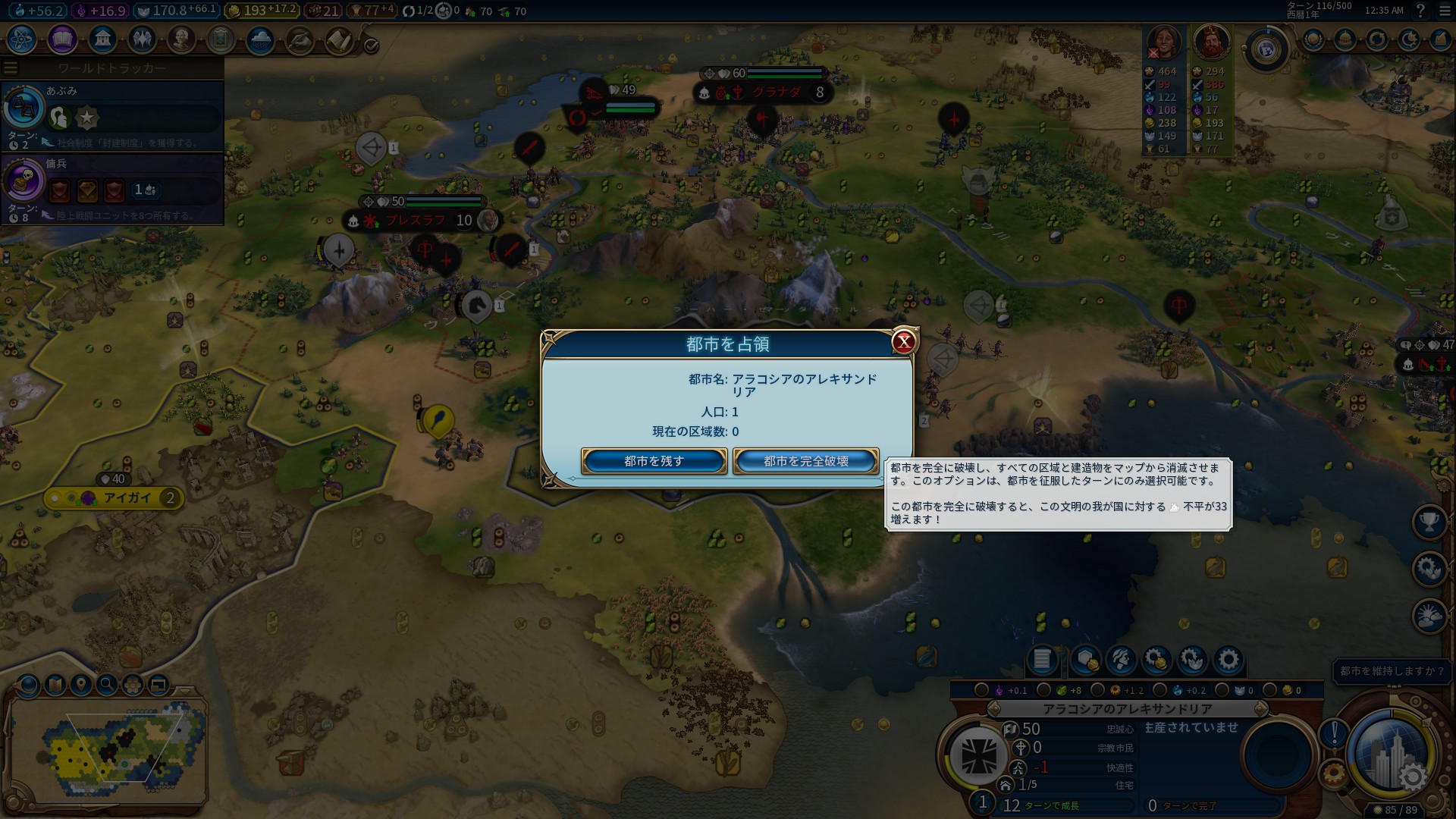
Task: Open the Climate screen cloud icon
Action: [259, 39]
